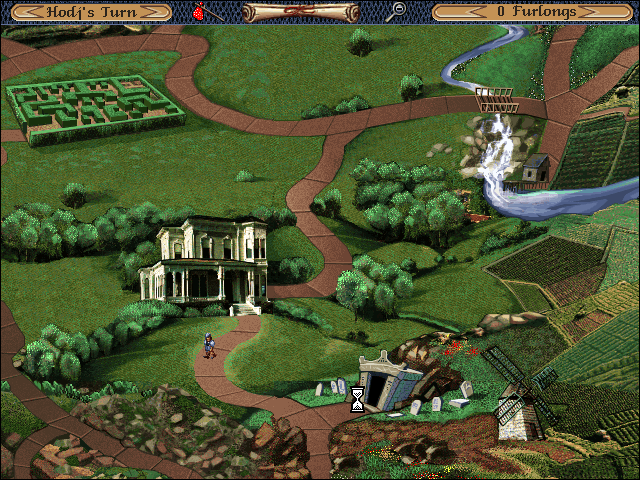Select the magnifying glass zoom icon
Screen dimensions: 640x480
tap(396, 12)
